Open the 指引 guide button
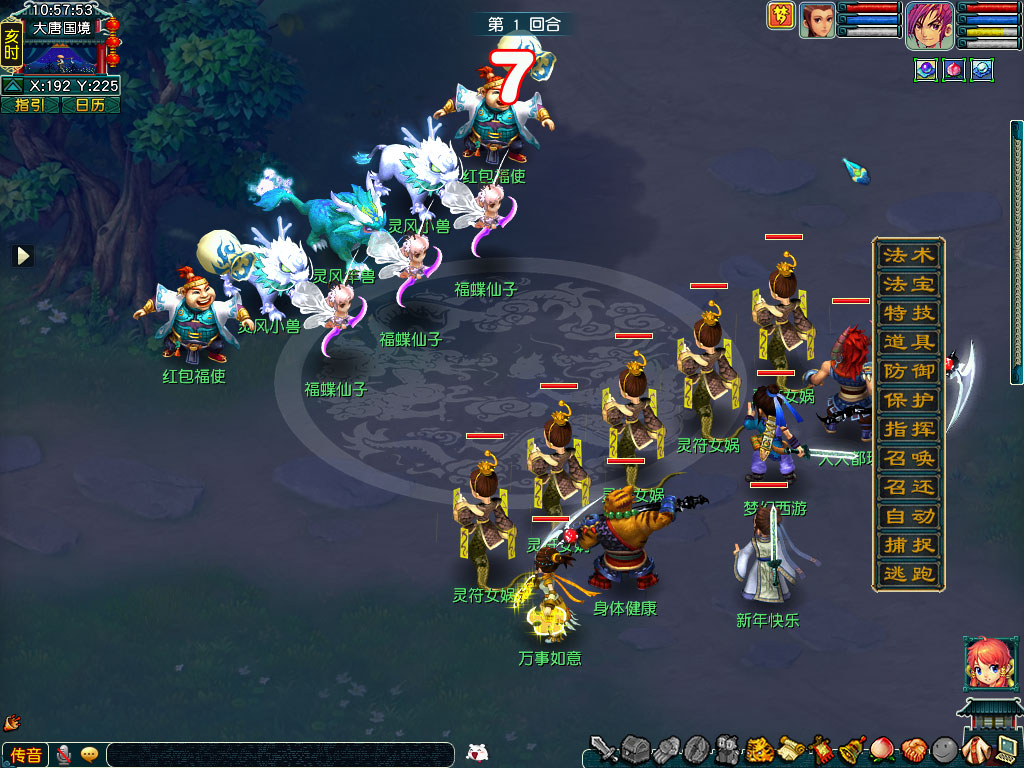The height and width of the screenshot is (768, 1024). (x=29, y=104)
